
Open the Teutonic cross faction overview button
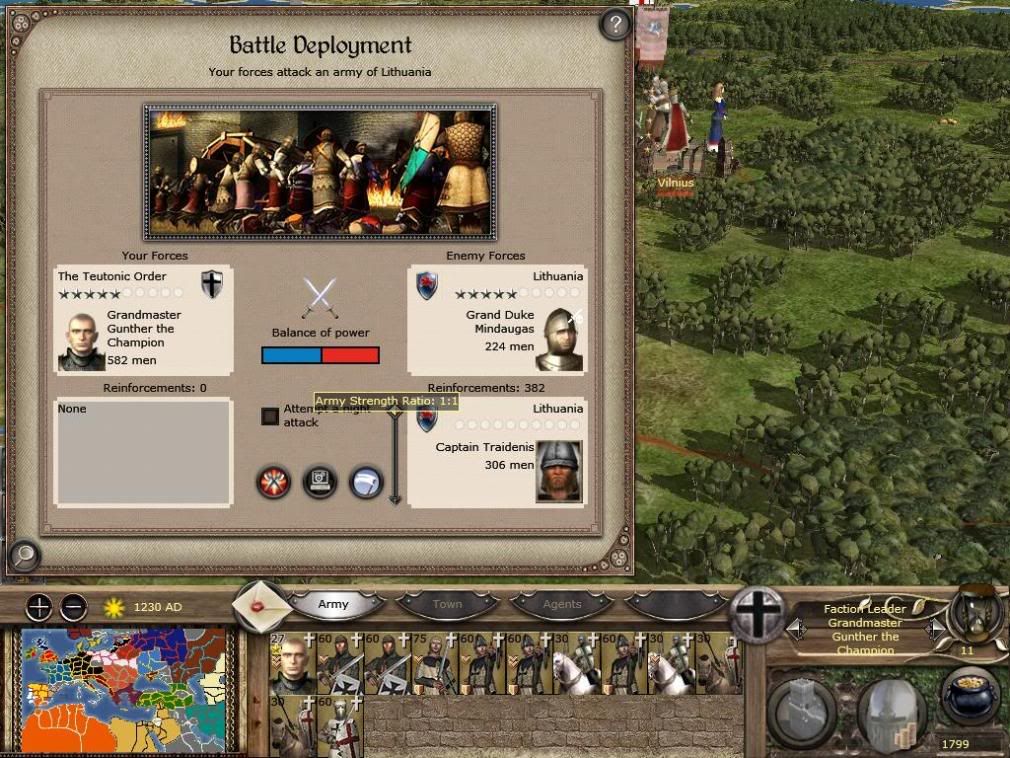point(757,613)
